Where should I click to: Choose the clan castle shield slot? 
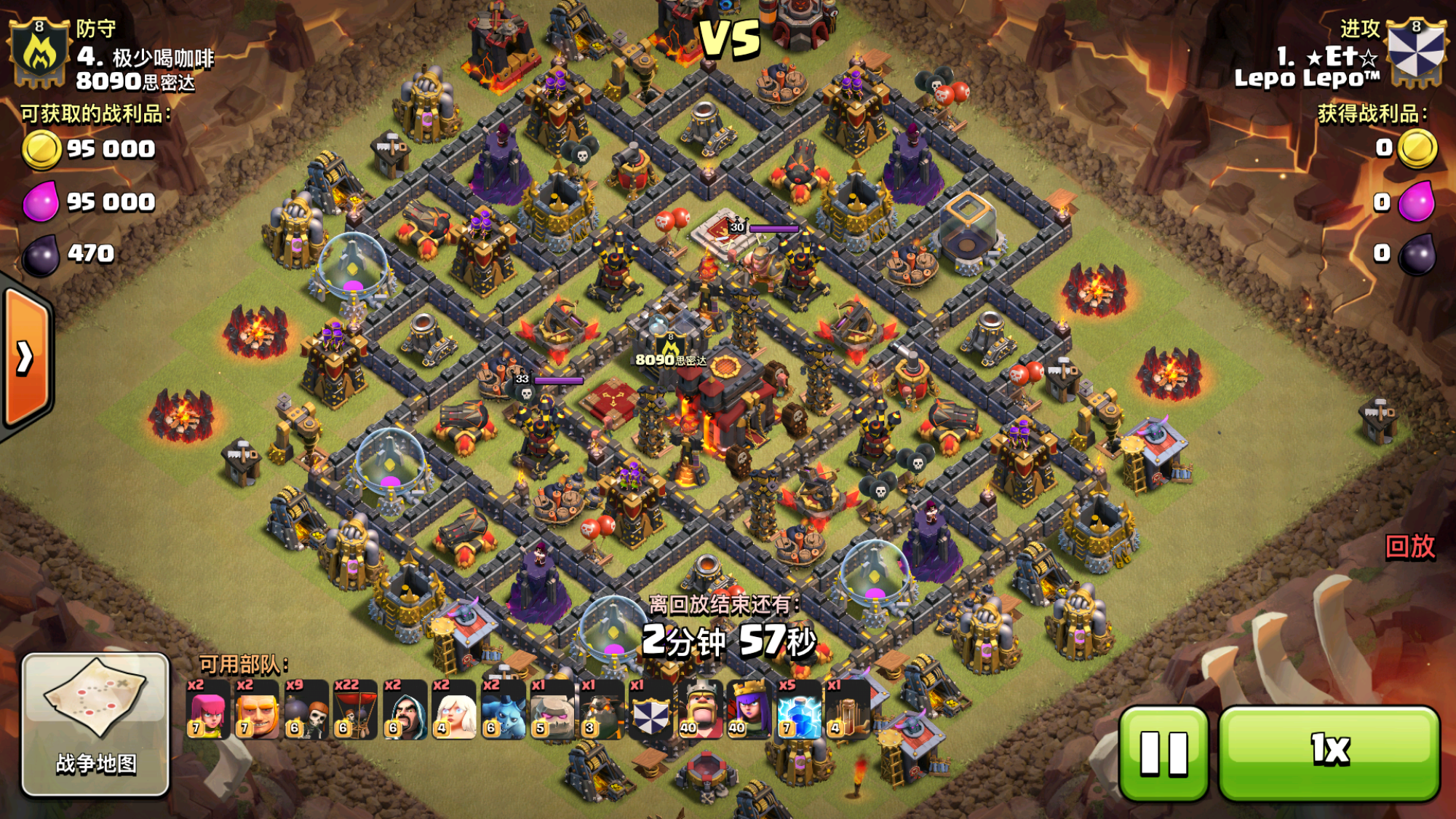pos(651,710)
